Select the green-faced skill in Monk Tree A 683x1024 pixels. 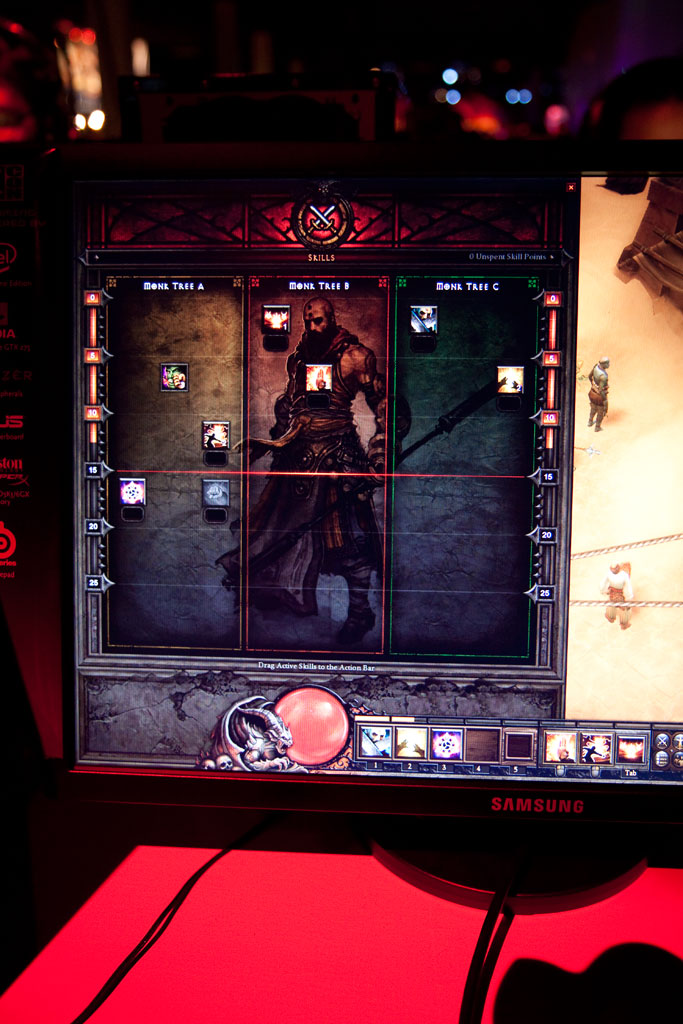(174, 377)
